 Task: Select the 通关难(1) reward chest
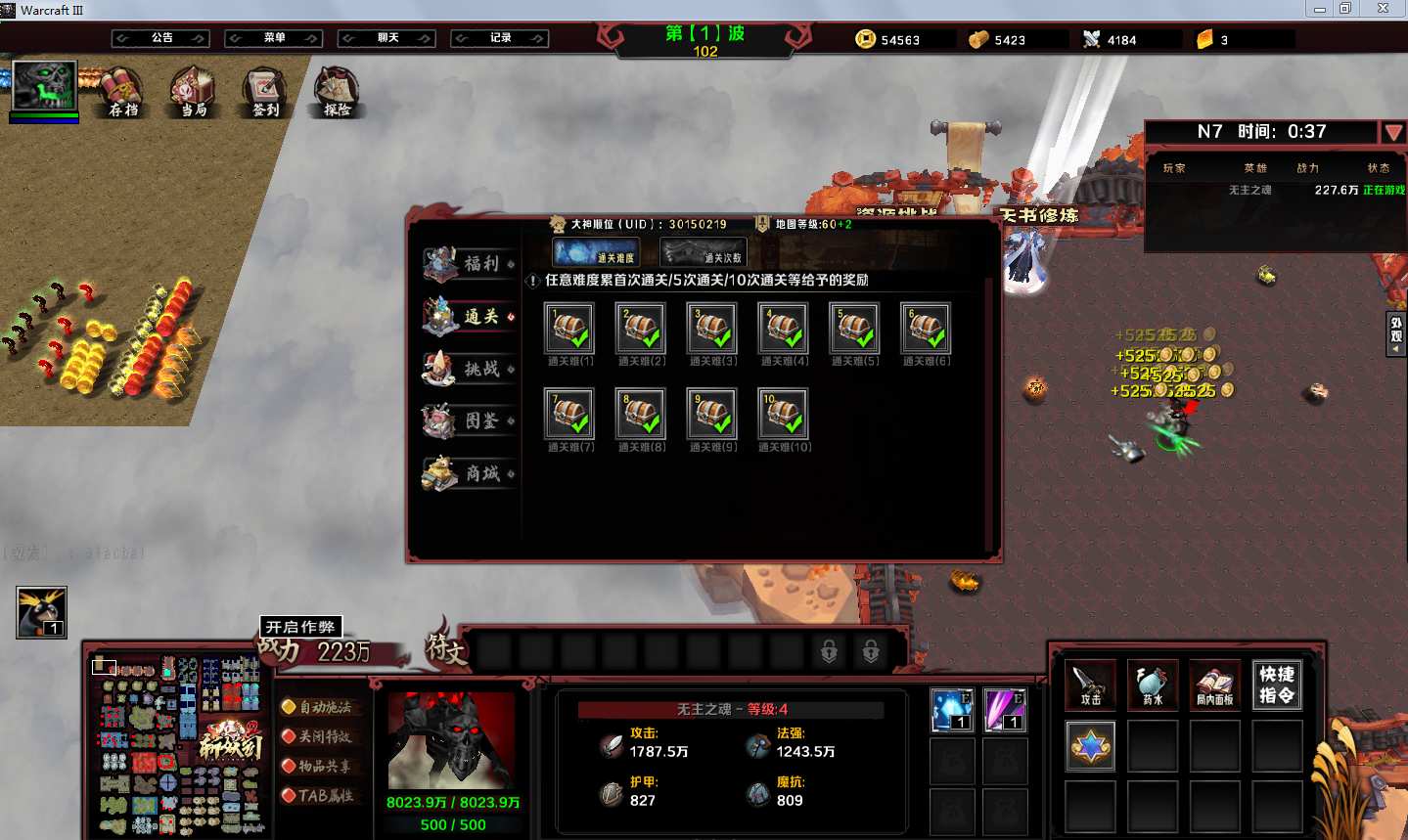click(x=569, y=329)
